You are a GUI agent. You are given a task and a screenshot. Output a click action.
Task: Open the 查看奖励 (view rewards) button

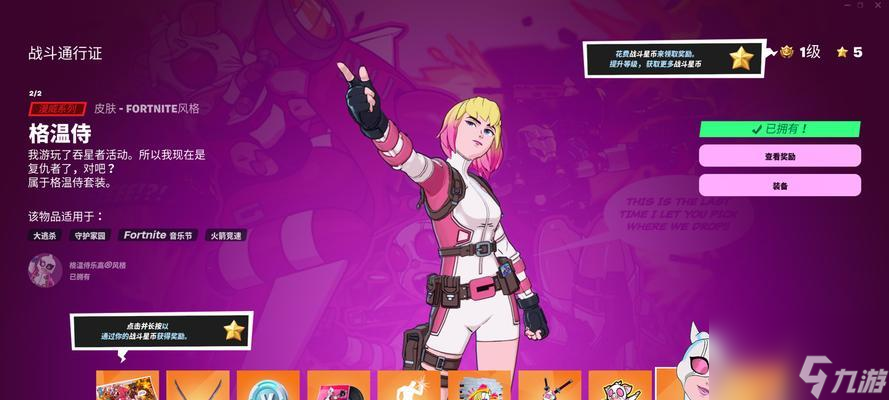(779, 156)
